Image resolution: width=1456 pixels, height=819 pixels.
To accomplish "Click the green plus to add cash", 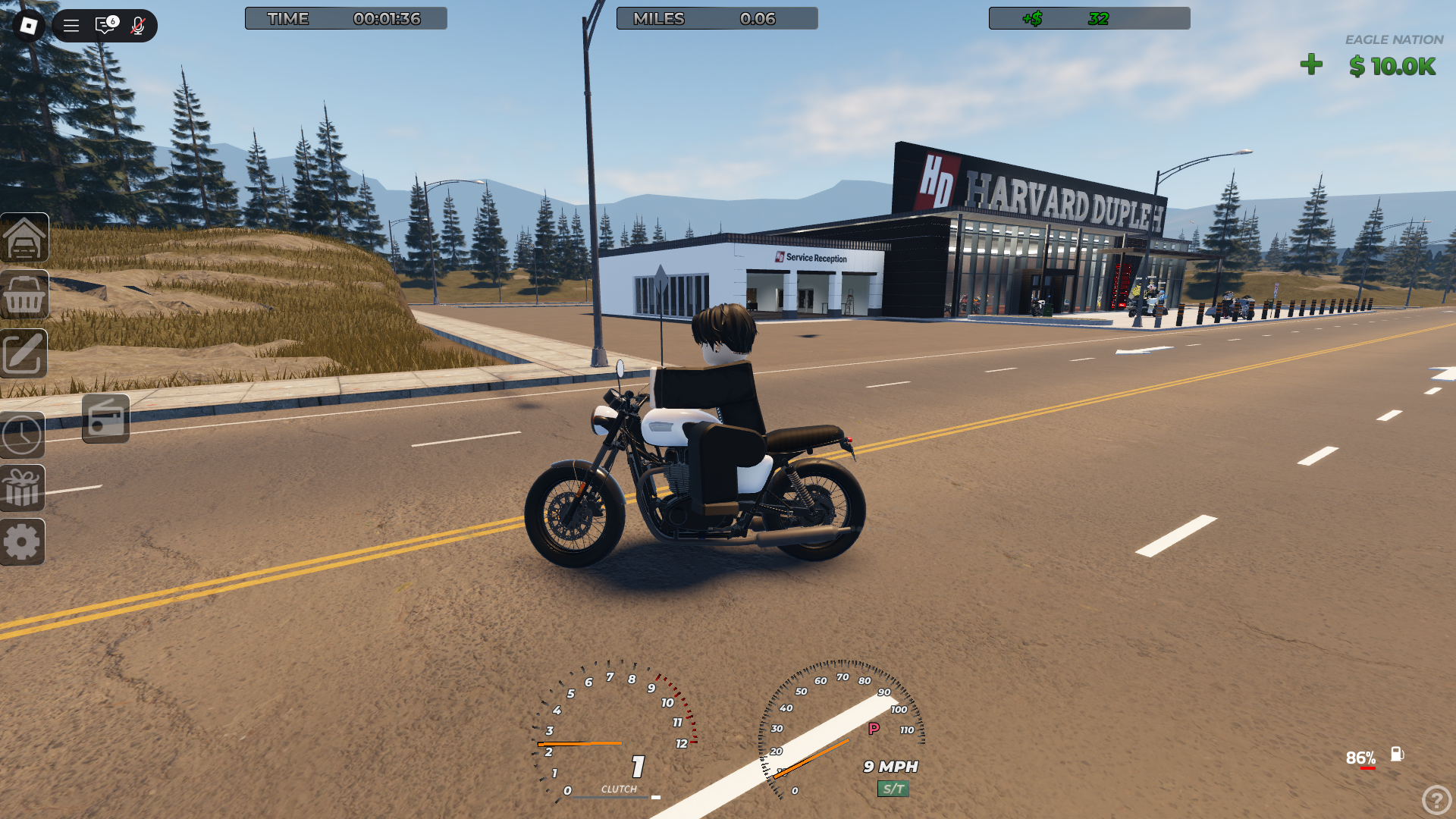I will pos(1311,65).
